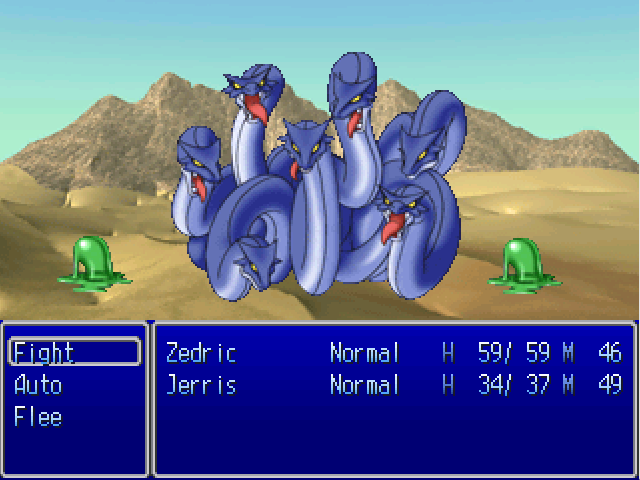Pick Flee to escape the battle
640x480 pixels.
[x=38, y=417]
